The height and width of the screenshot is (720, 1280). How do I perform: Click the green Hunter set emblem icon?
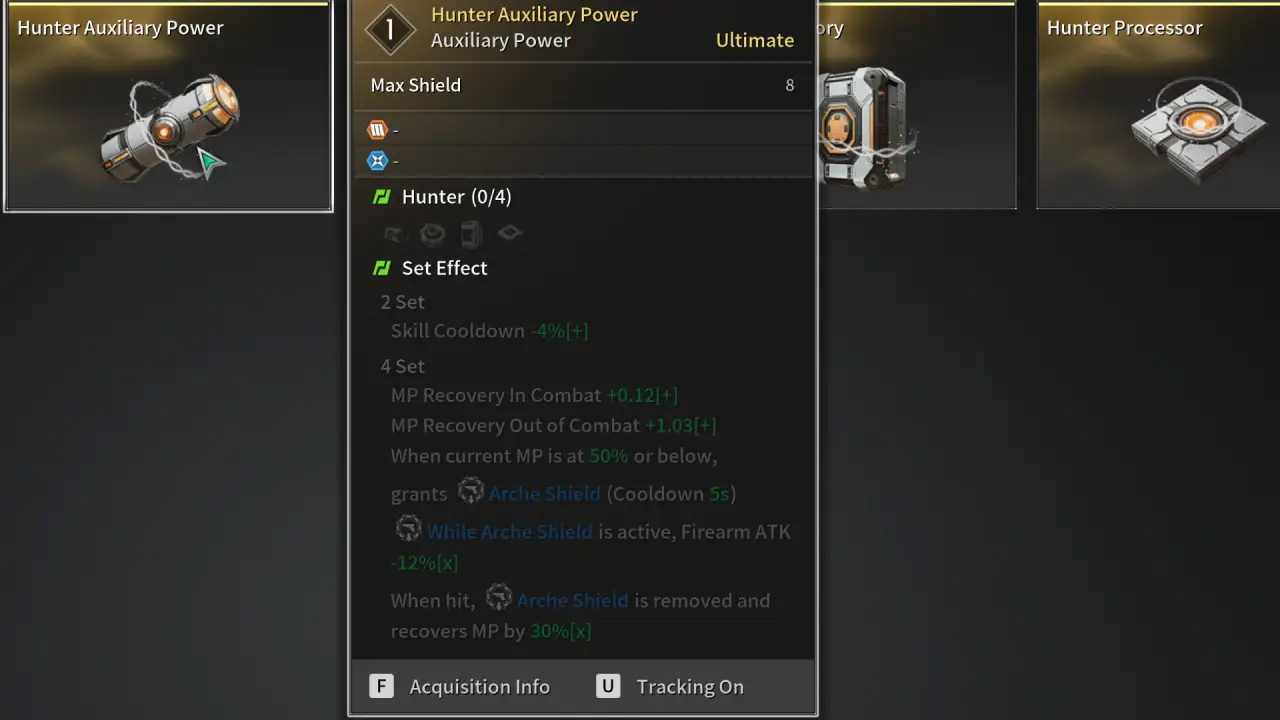pyautogui.click(x=382, y=196)
